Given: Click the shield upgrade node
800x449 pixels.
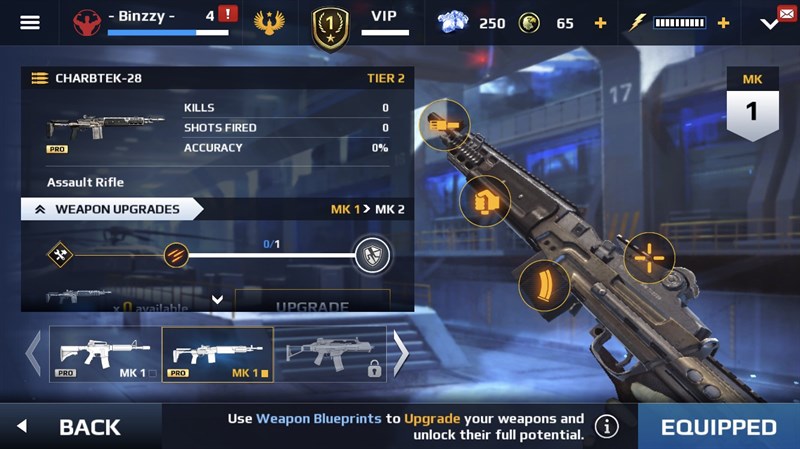Looking at the screenshot, I should click(x=371, y=255).
